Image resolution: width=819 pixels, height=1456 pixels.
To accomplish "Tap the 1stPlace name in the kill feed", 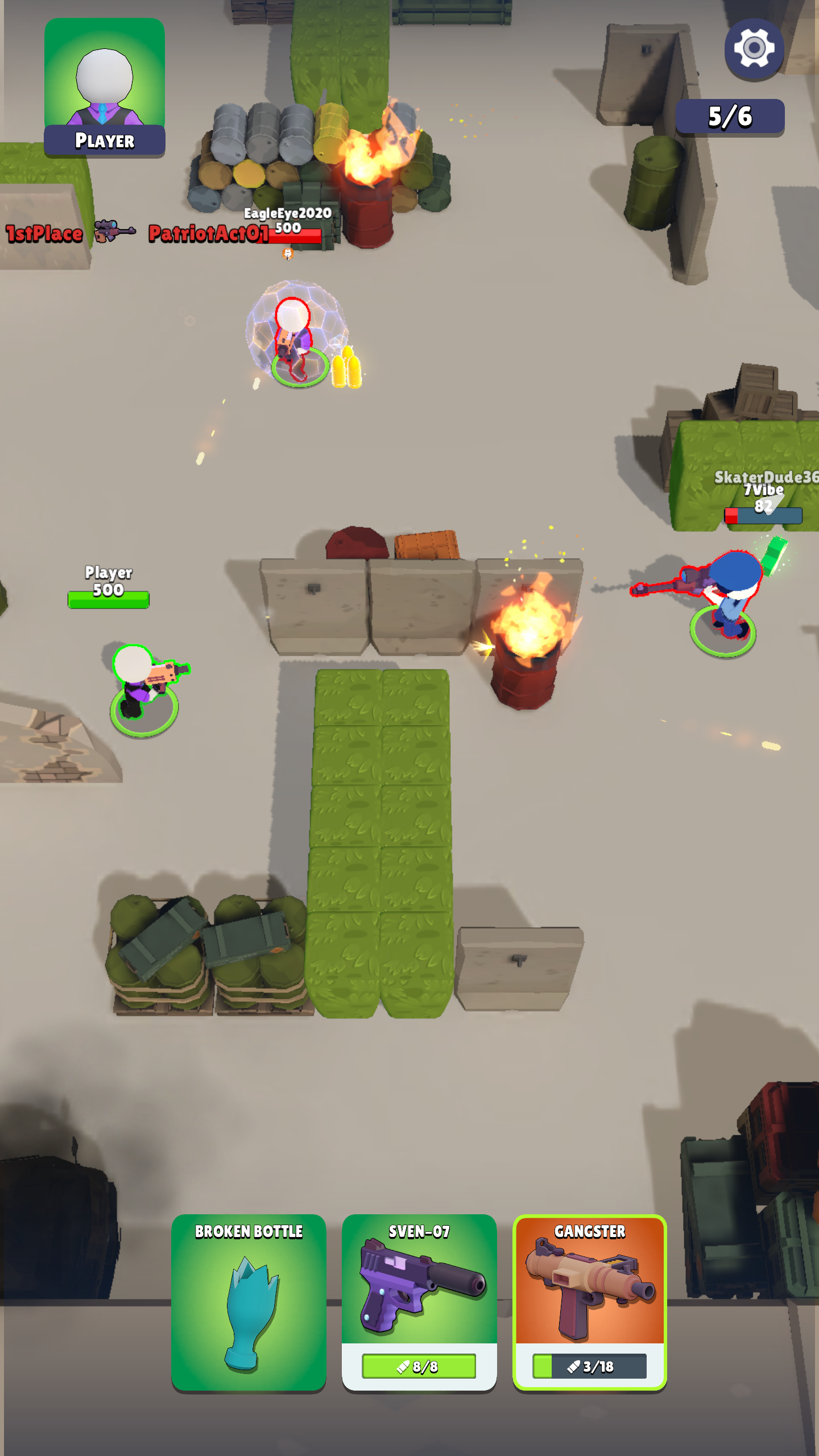I will click(x=43, y=232).
